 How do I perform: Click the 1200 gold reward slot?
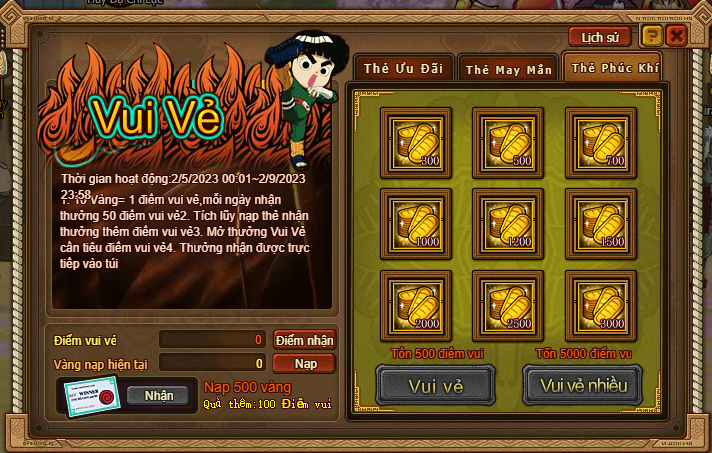point(507,222)
